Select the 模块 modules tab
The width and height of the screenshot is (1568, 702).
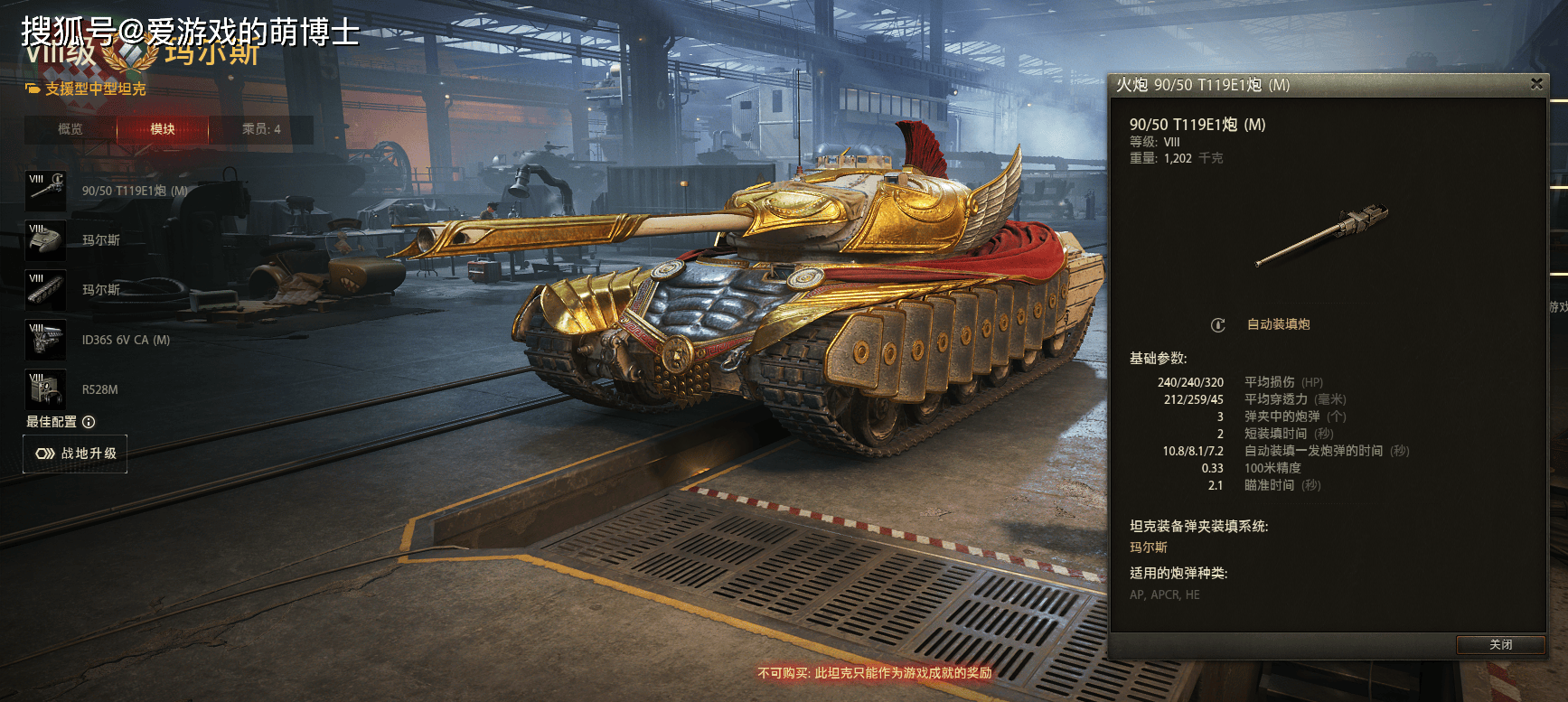pos(163,129)
